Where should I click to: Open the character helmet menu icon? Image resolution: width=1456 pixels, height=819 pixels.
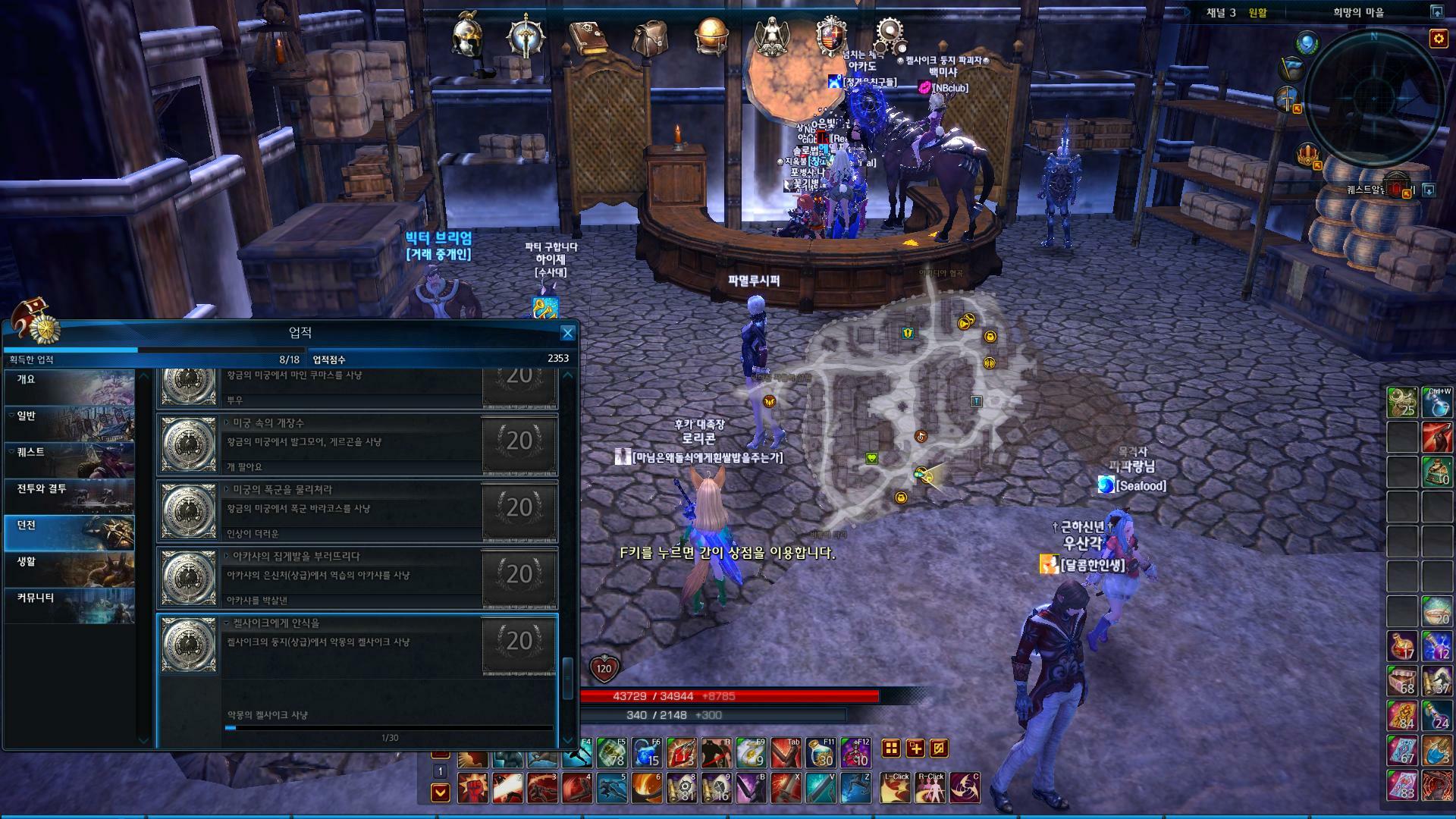(467, 36)
